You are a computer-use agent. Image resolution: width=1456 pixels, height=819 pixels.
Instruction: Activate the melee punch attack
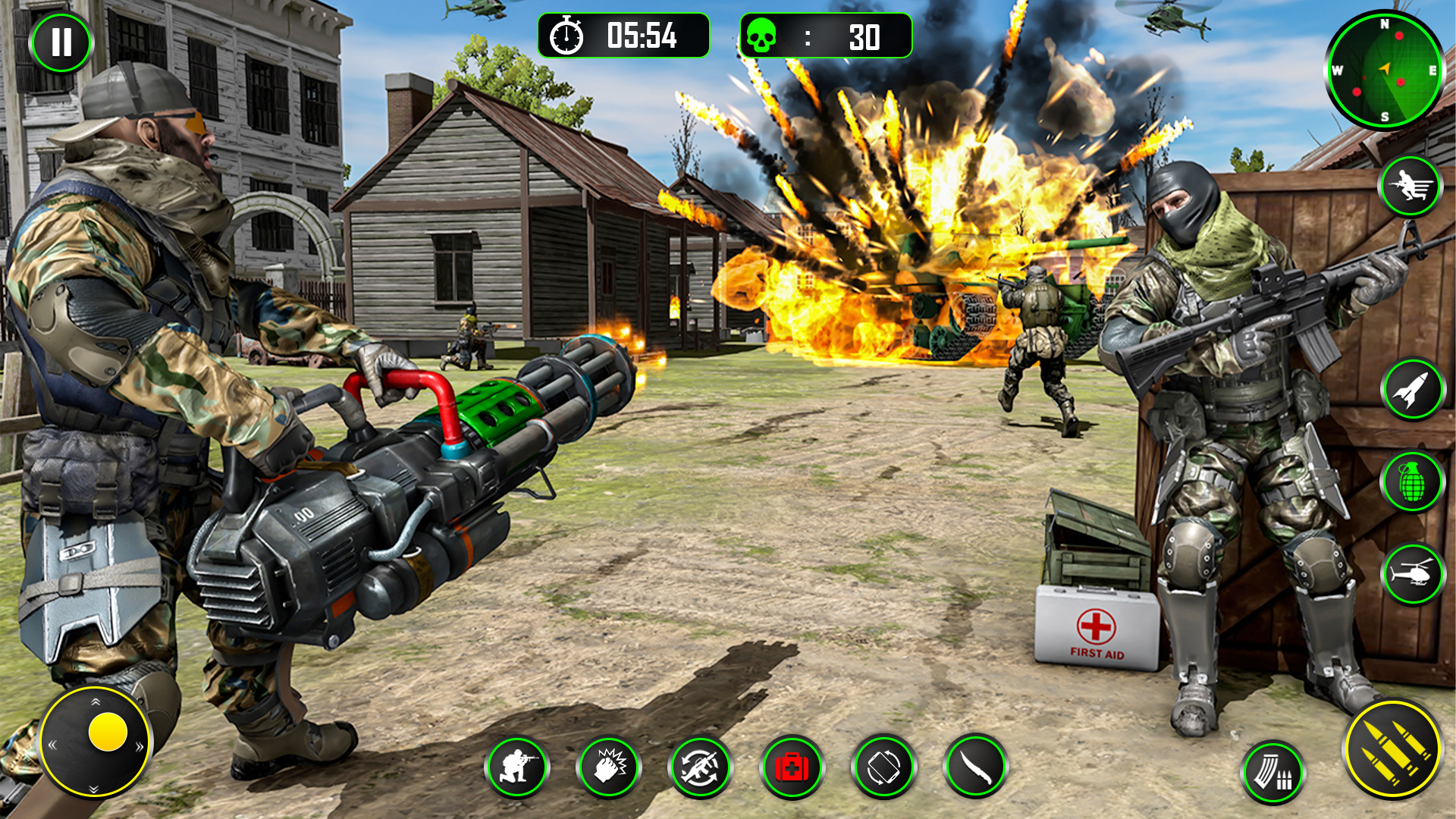click(x=610, y=766)
